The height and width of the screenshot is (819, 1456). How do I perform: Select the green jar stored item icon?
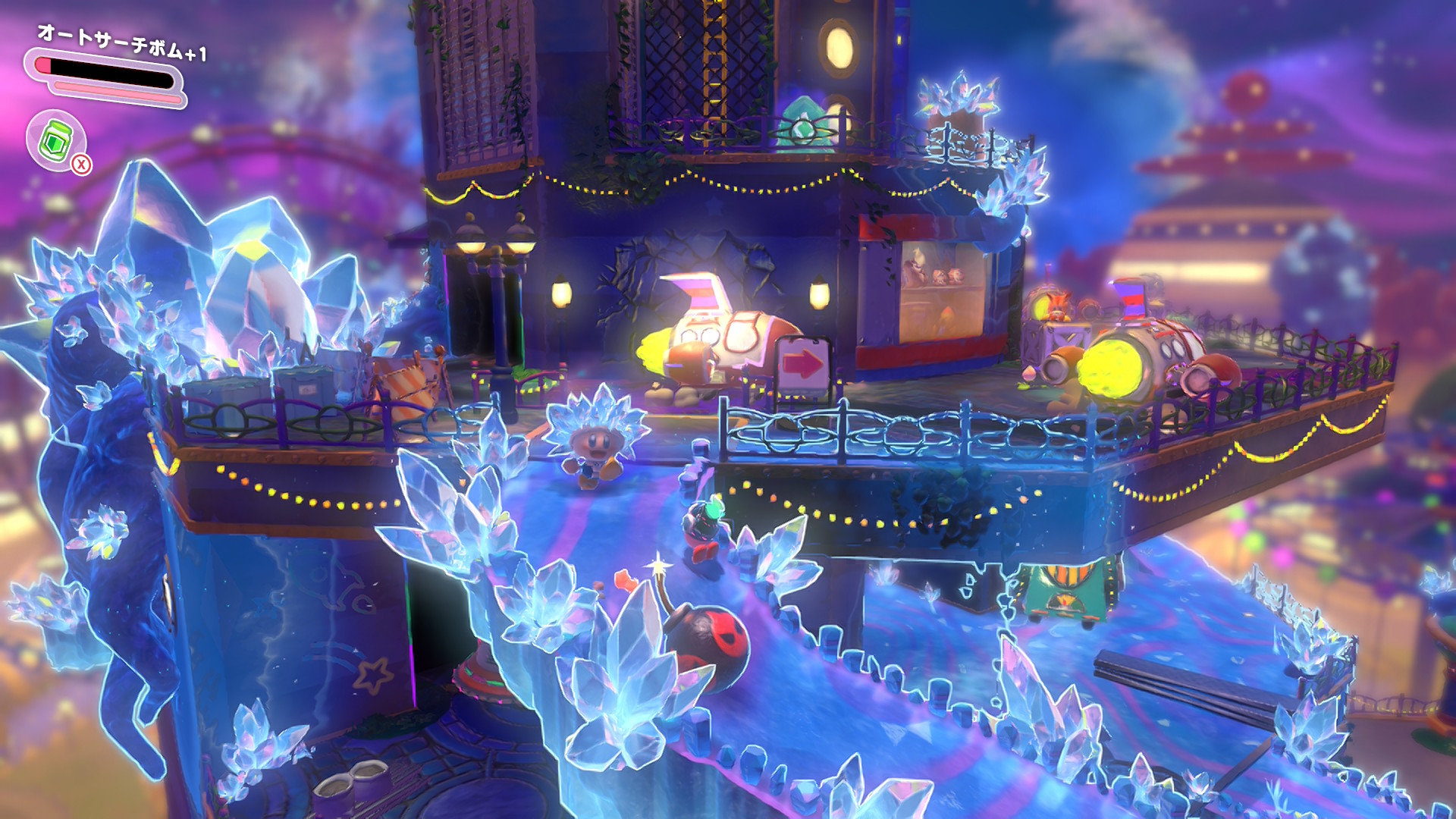(x=55, y=140)
